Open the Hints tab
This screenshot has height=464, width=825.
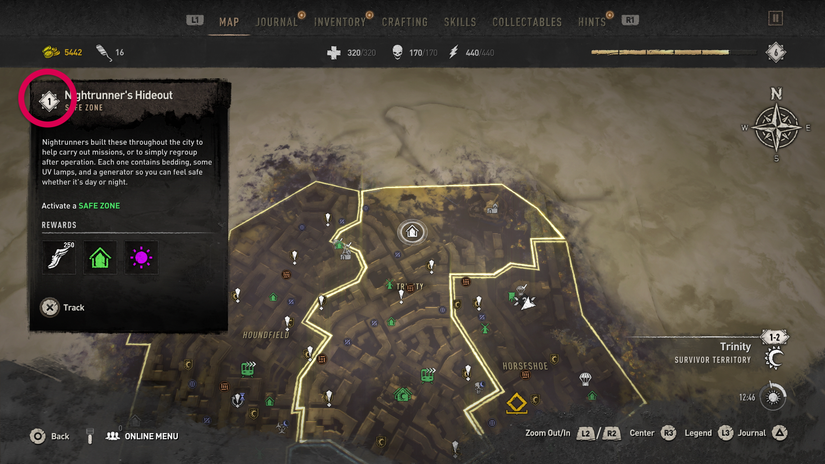coord(592,21)
